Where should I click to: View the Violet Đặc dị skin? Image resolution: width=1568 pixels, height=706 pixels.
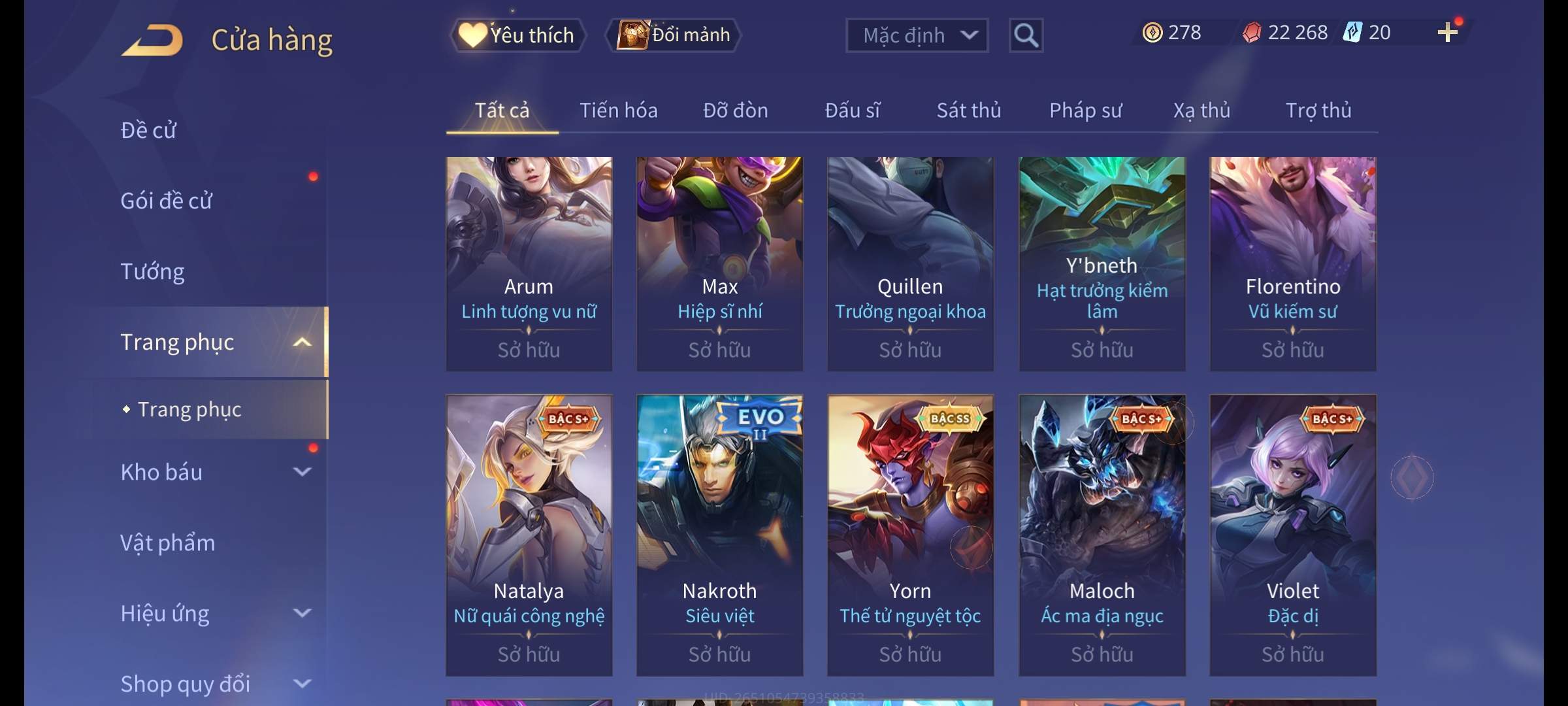(1292, 535)
